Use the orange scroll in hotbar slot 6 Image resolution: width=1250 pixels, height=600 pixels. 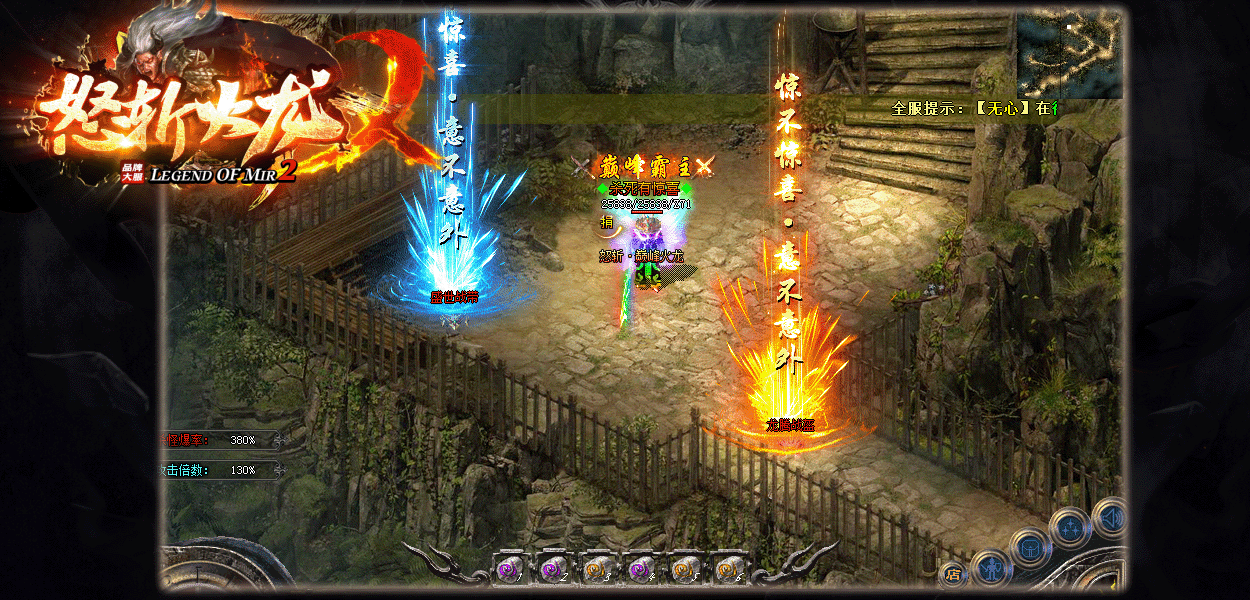click(x=729, y=569)
